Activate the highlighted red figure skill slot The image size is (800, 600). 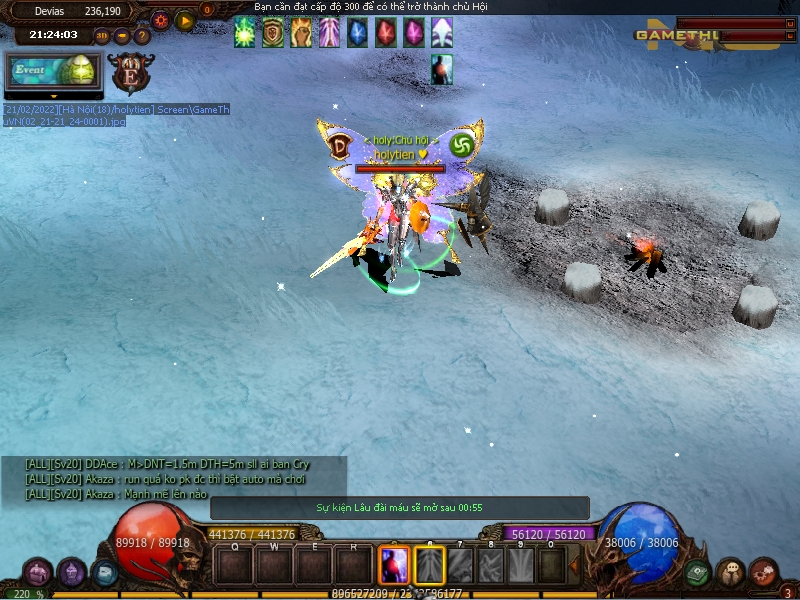[x=394, y=566]
